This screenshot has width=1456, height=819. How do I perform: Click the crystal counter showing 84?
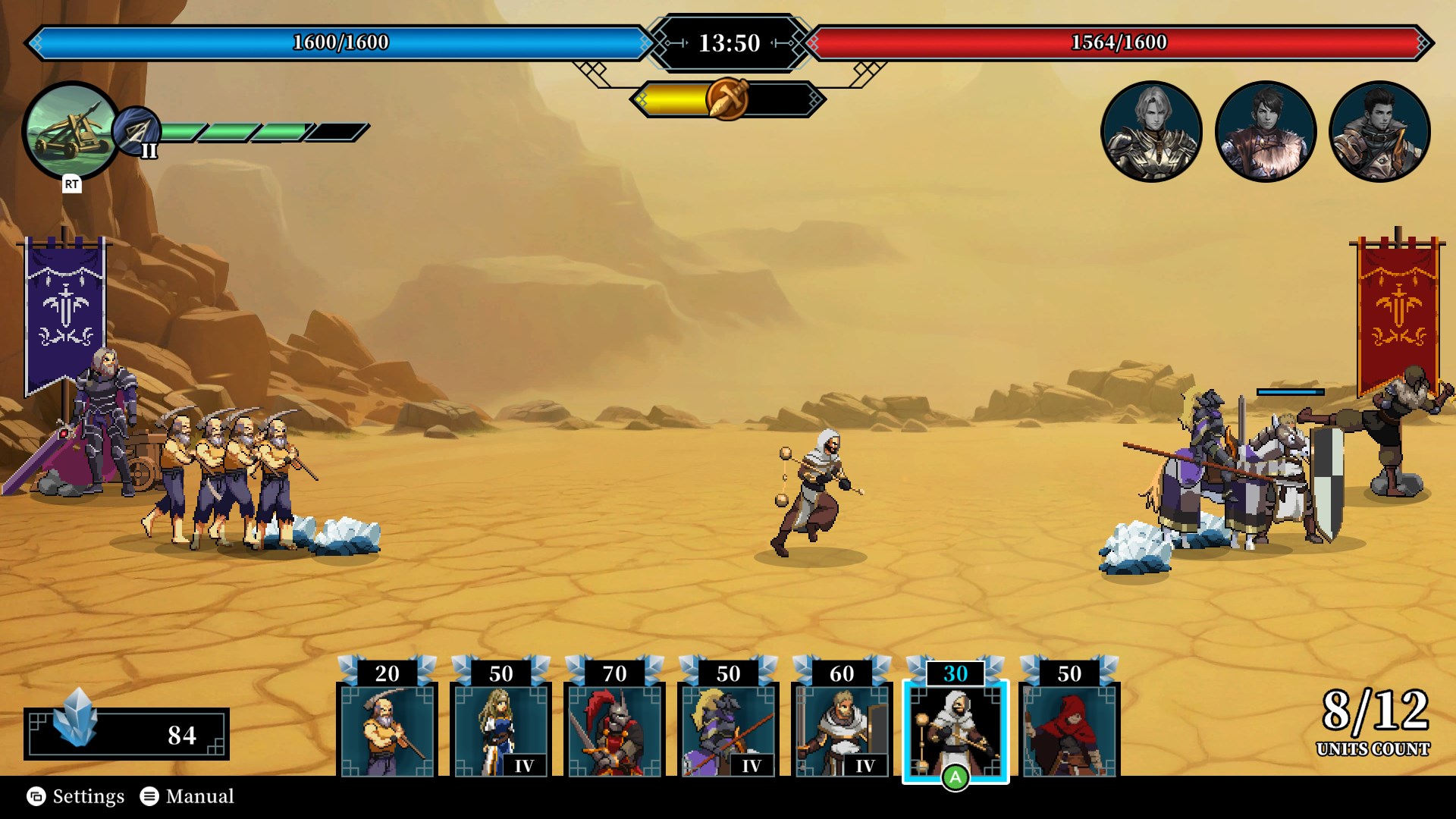pyautogui.click(x=129, y=735)
